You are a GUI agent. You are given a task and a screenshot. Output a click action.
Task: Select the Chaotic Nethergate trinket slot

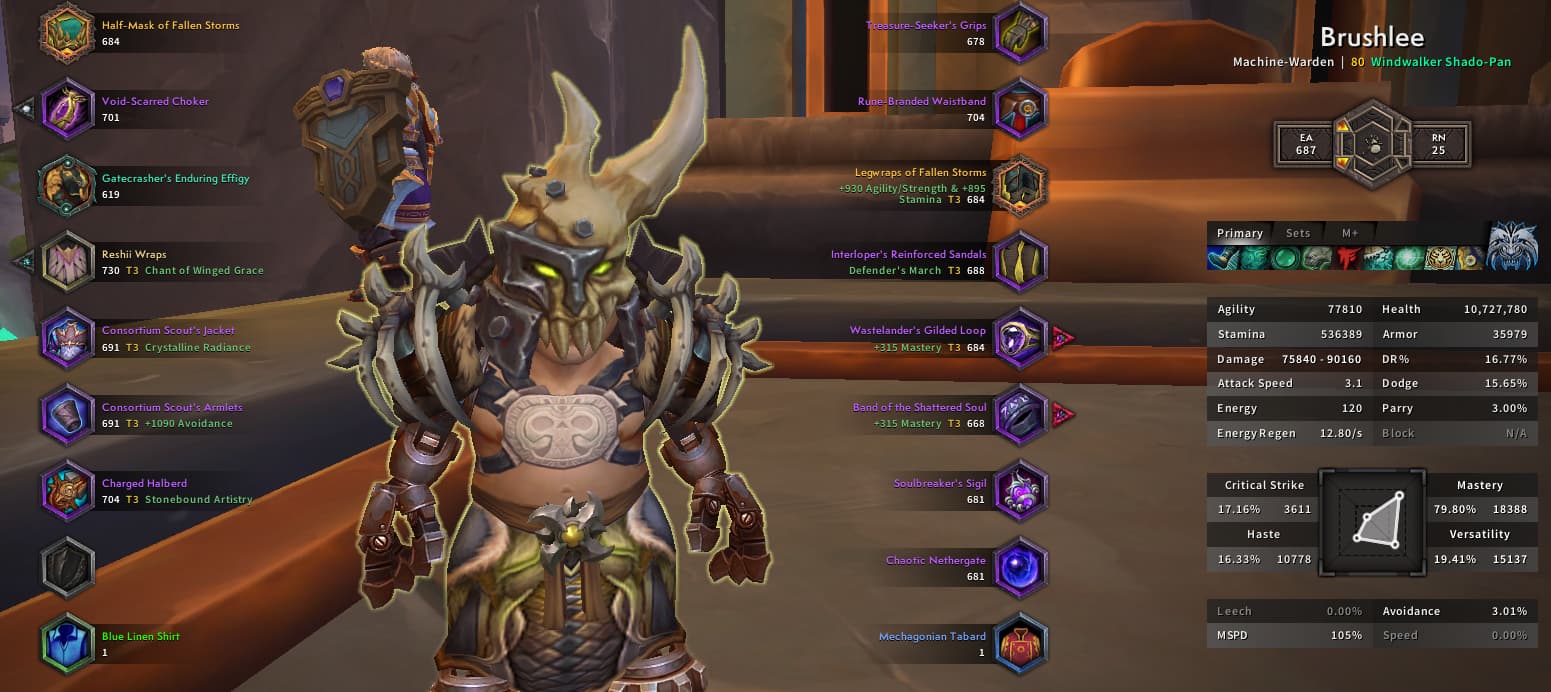pos(1020,567)
